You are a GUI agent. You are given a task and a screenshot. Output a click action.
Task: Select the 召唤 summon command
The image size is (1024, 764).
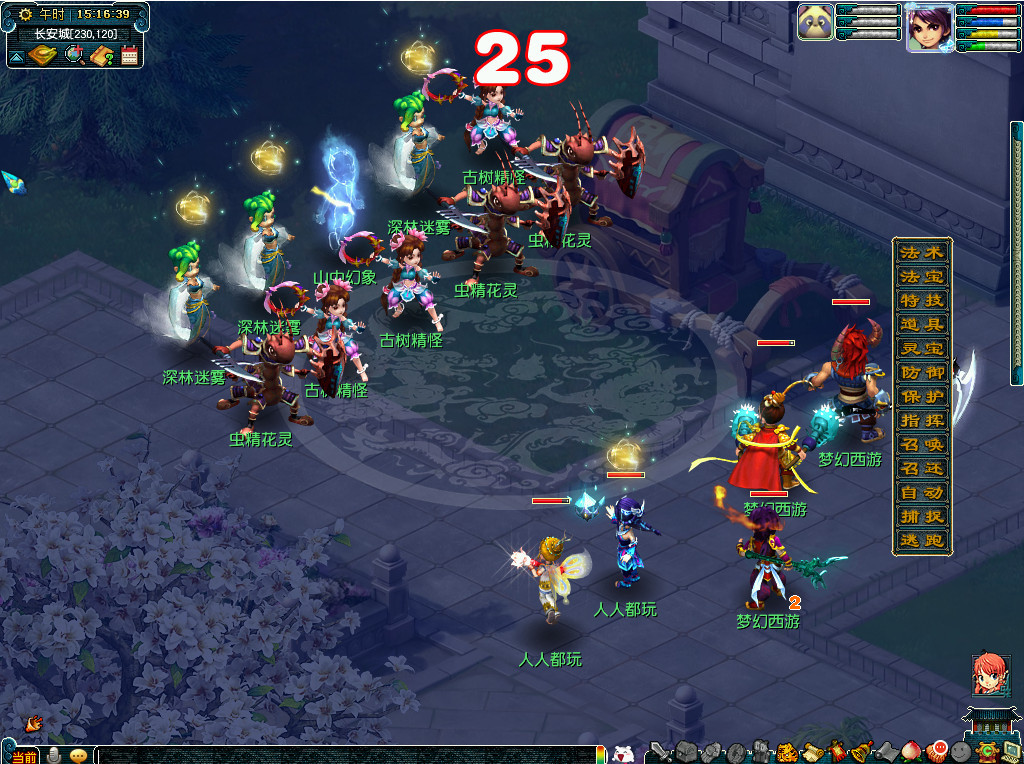pos(922,444)
